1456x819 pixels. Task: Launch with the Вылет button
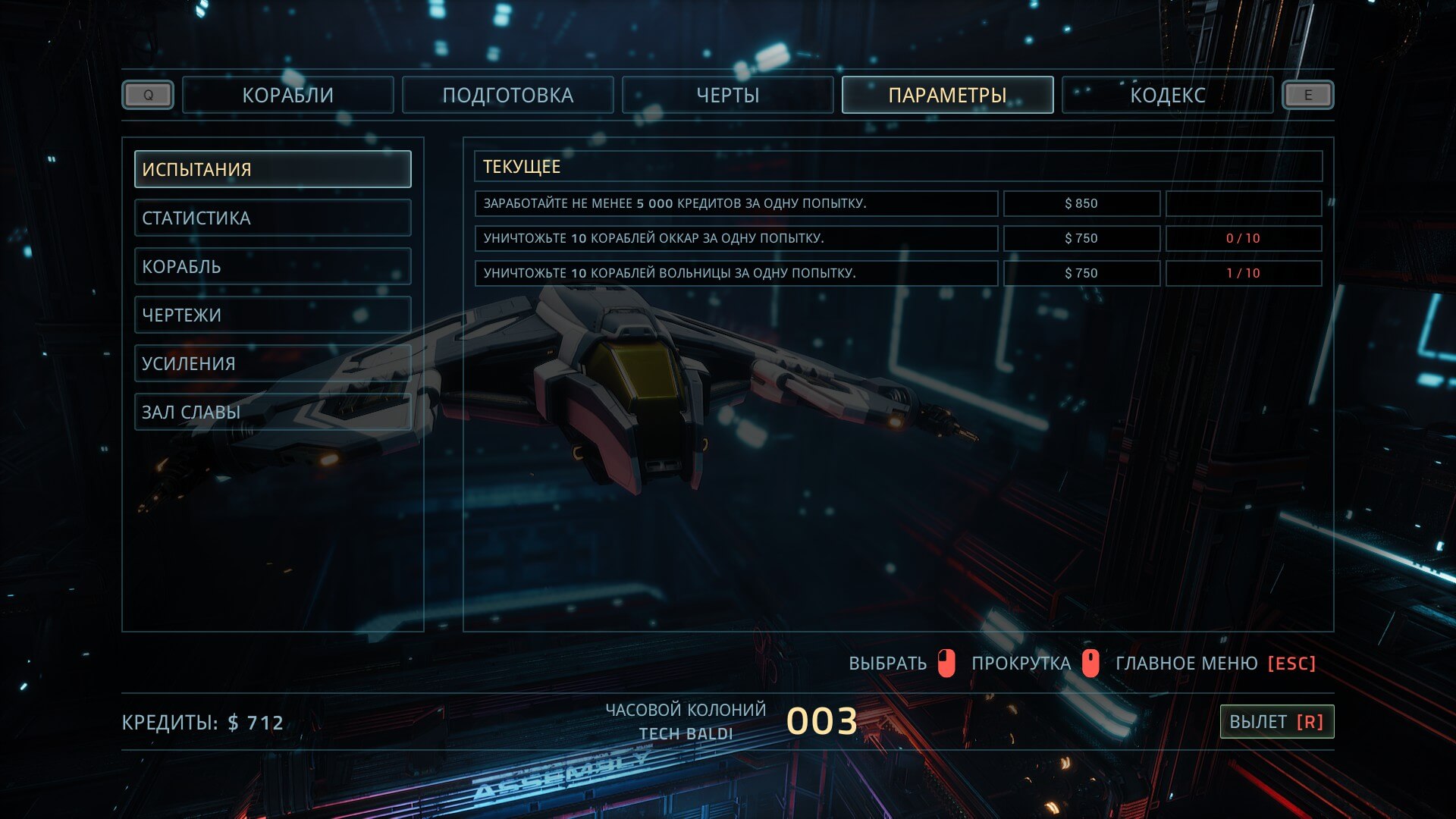(1276, 722)
